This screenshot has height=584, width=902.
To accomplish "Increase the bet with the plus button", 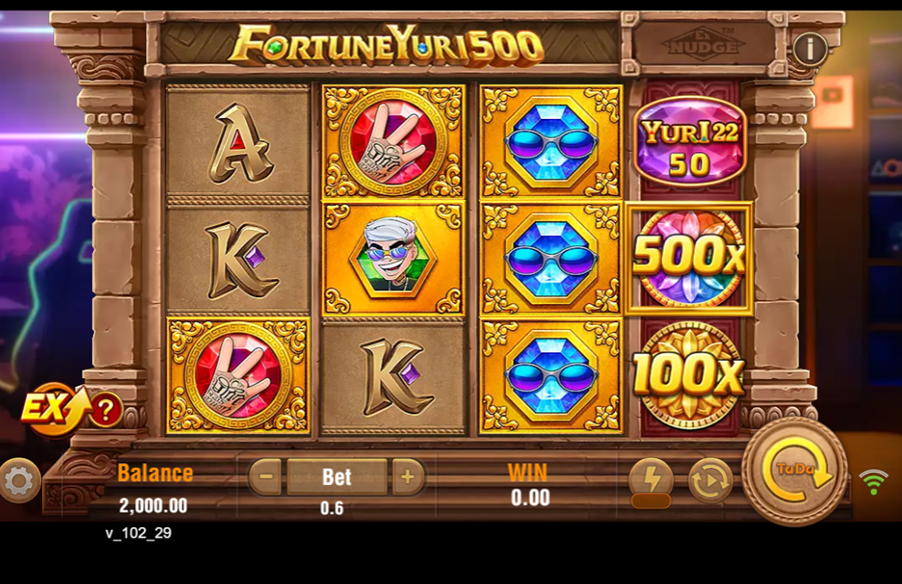I will click(407, 477).
